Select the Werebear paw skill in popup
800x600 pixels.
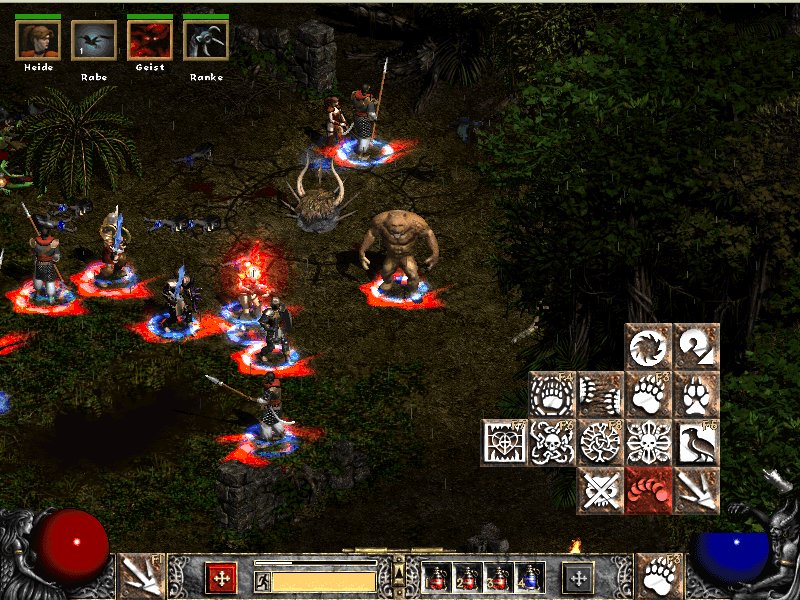pos(649,394)
